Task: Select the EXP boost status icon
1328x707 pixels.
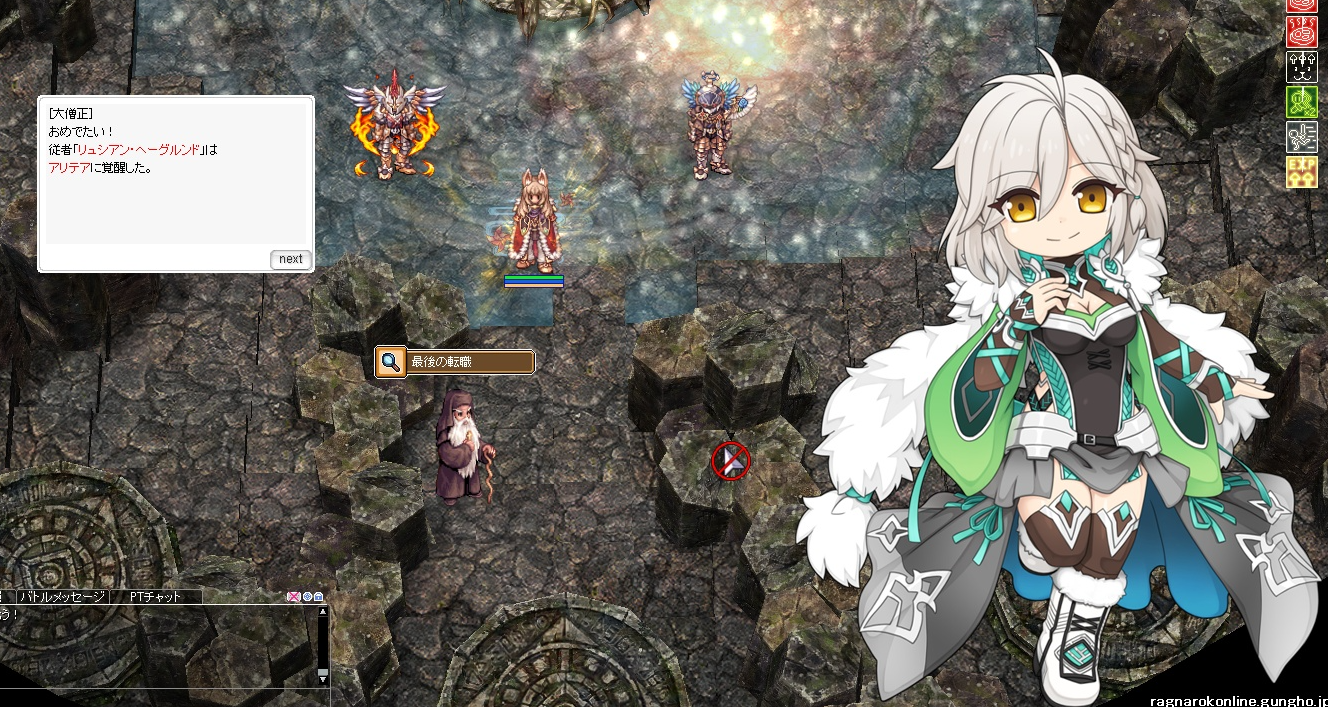Action: tap(1301, 172)
